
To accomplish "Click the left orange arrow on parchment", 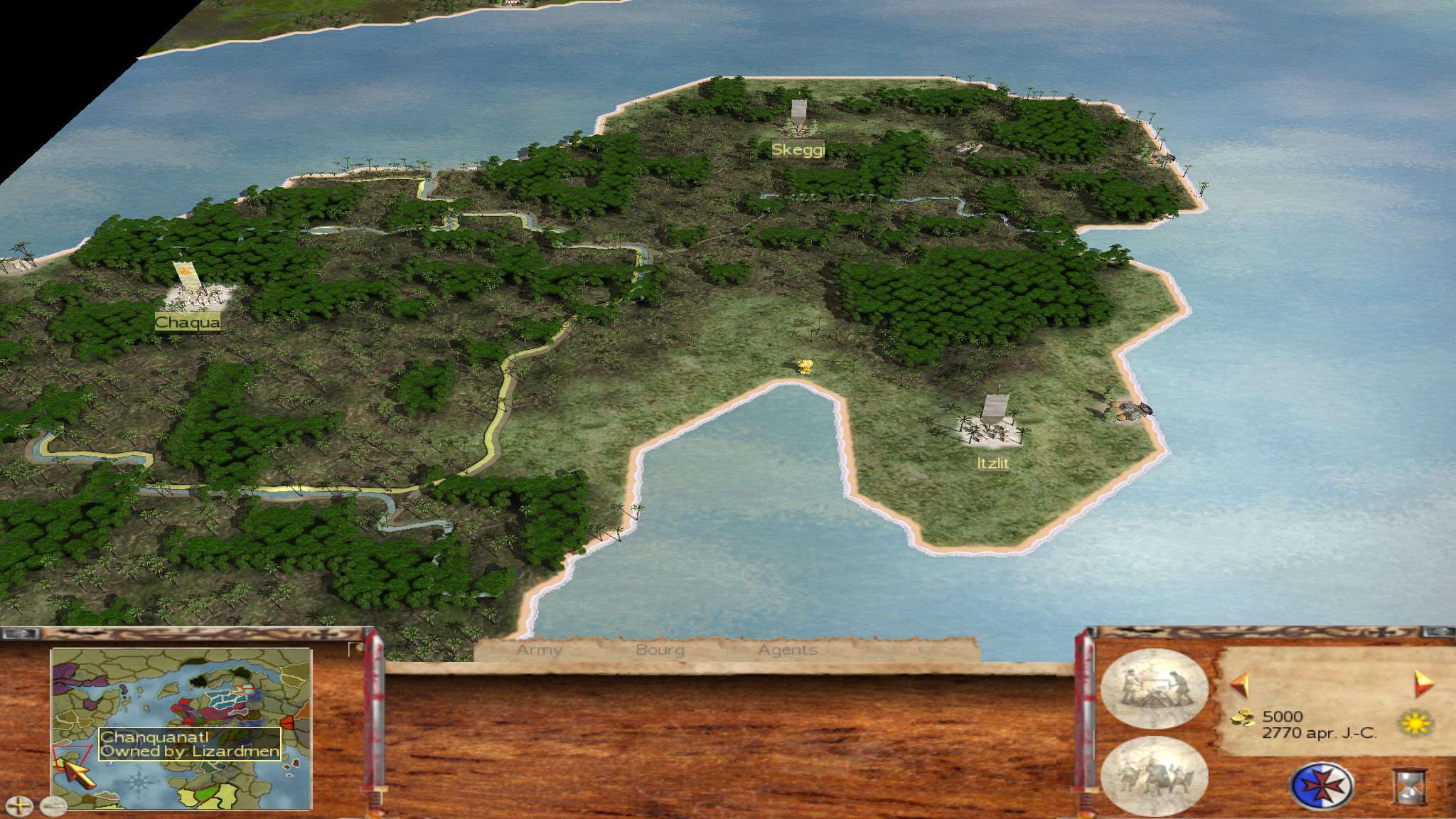I will click(1239, 685).
